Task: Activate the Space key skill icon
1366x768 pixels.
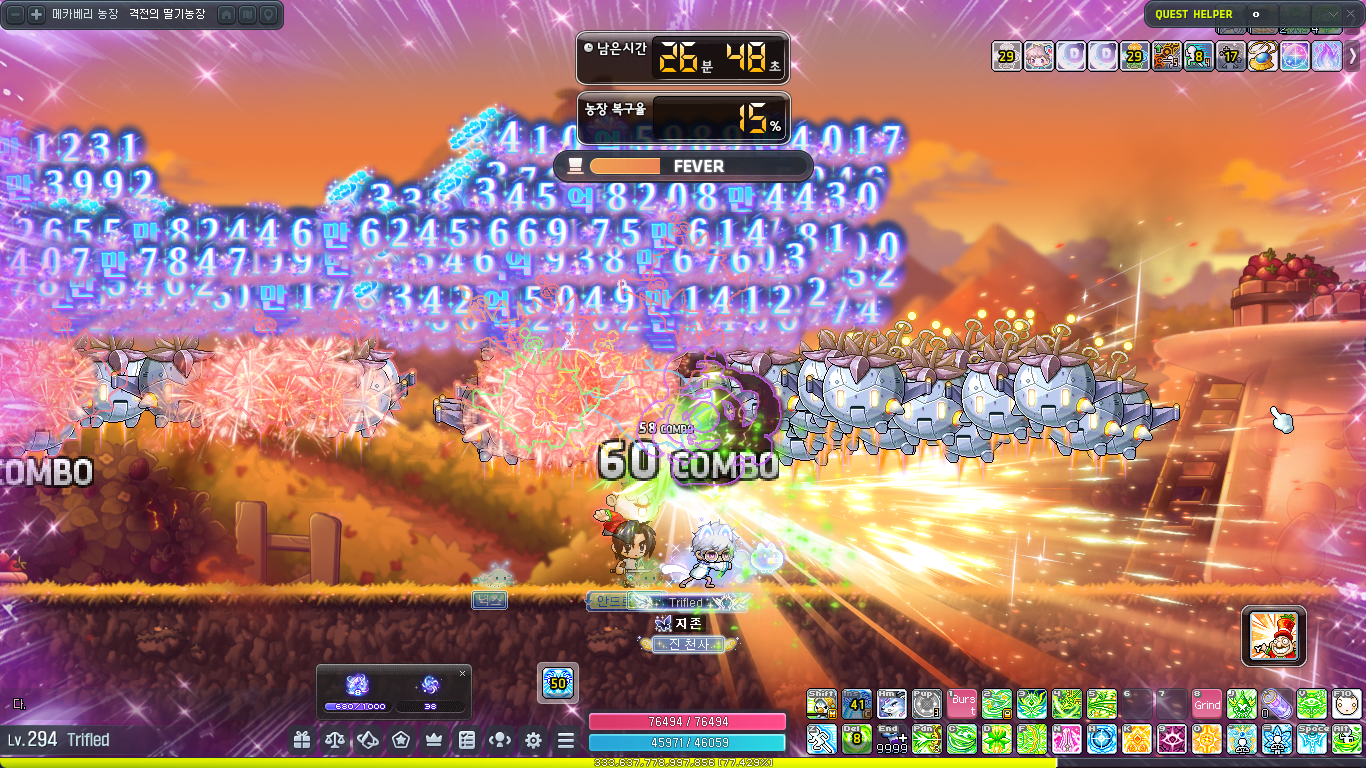Action: click(1312, 739)
